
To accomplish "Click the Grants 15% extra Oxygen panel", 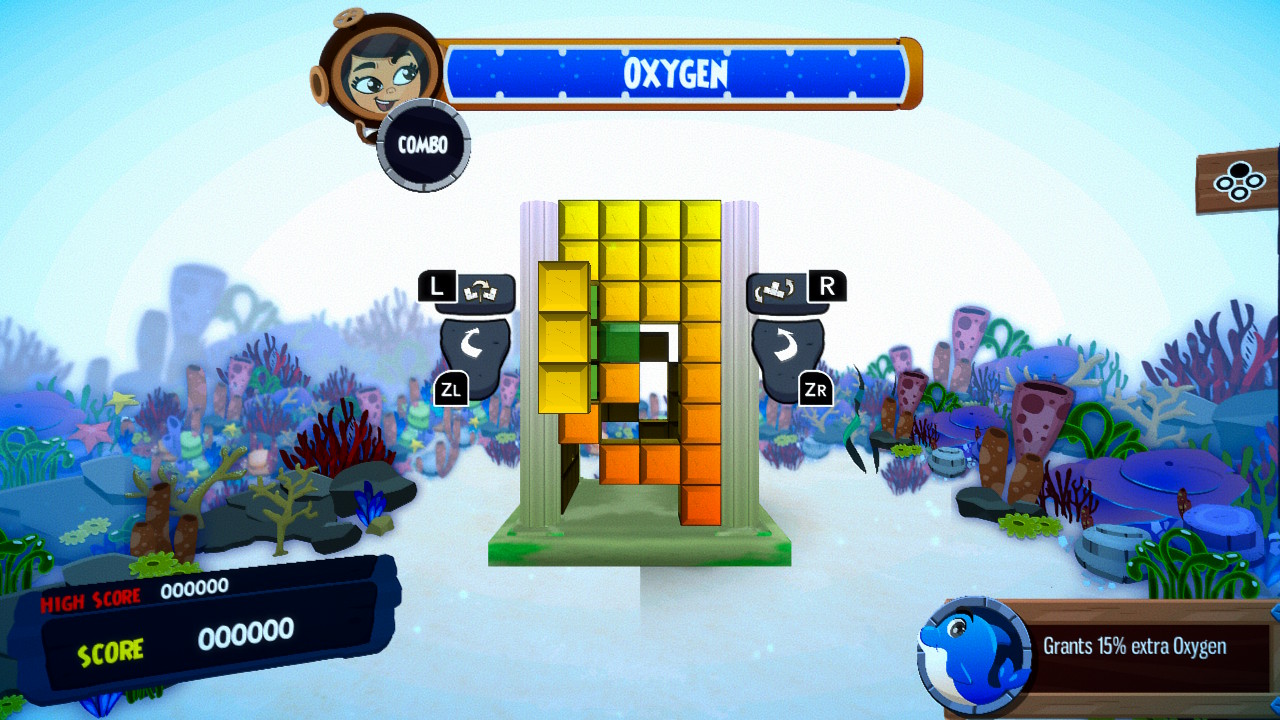I will [x=1133, y=646].
